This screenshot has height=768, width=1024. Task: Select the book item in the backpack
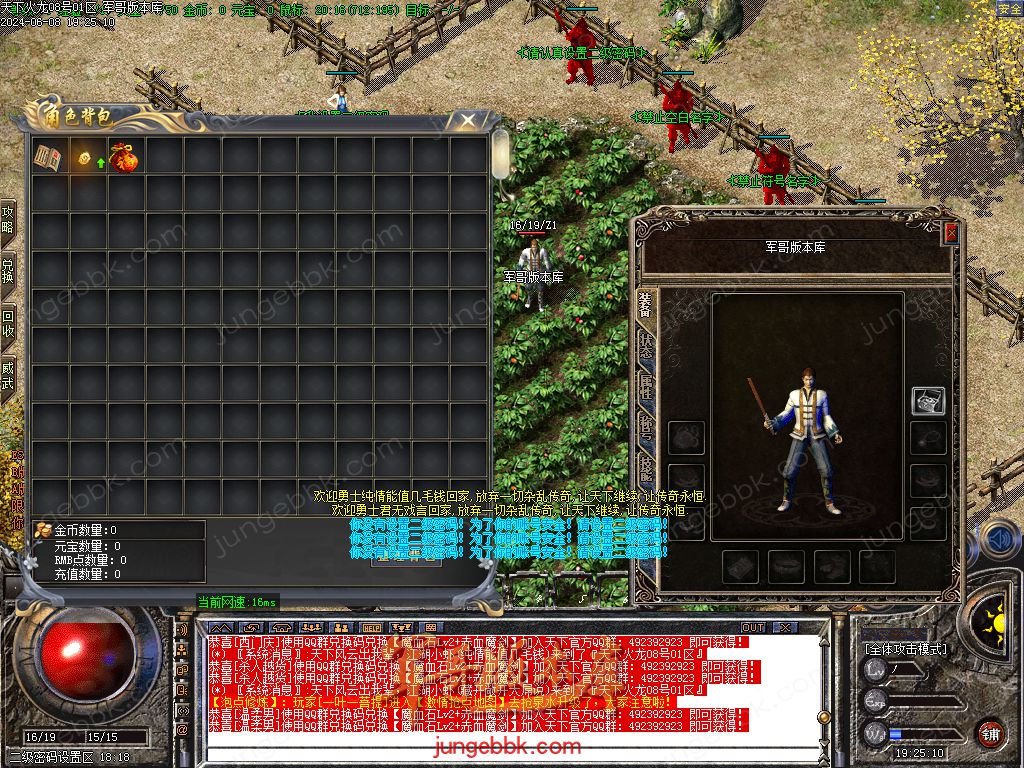48,157
